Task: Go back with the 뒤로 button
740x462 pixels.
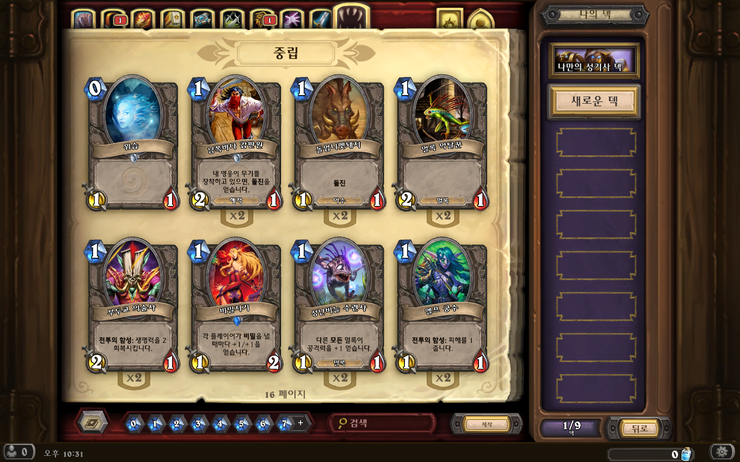Action: pos(640,428)
